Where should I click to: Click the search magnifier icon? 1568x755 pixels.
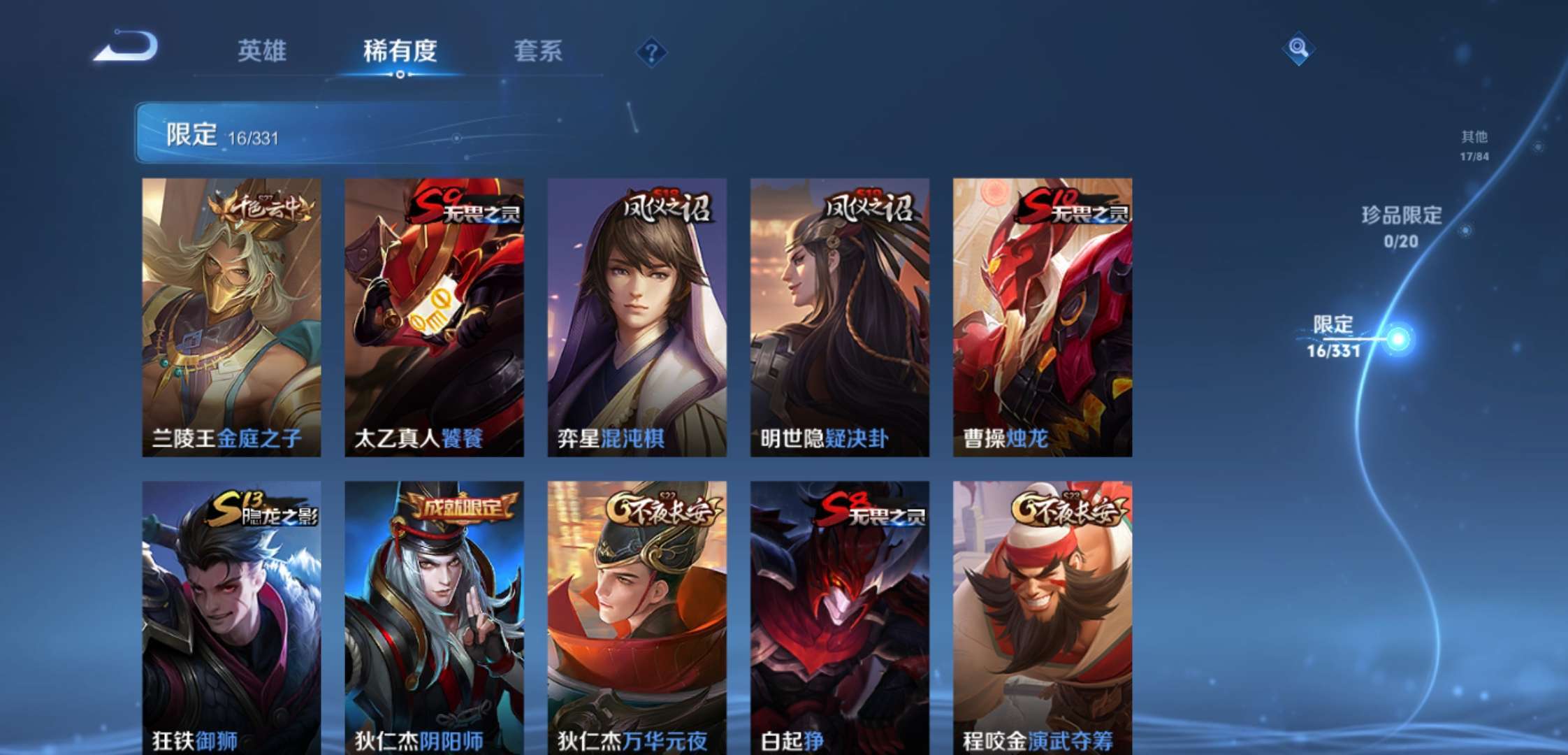tap(1298, 50)
